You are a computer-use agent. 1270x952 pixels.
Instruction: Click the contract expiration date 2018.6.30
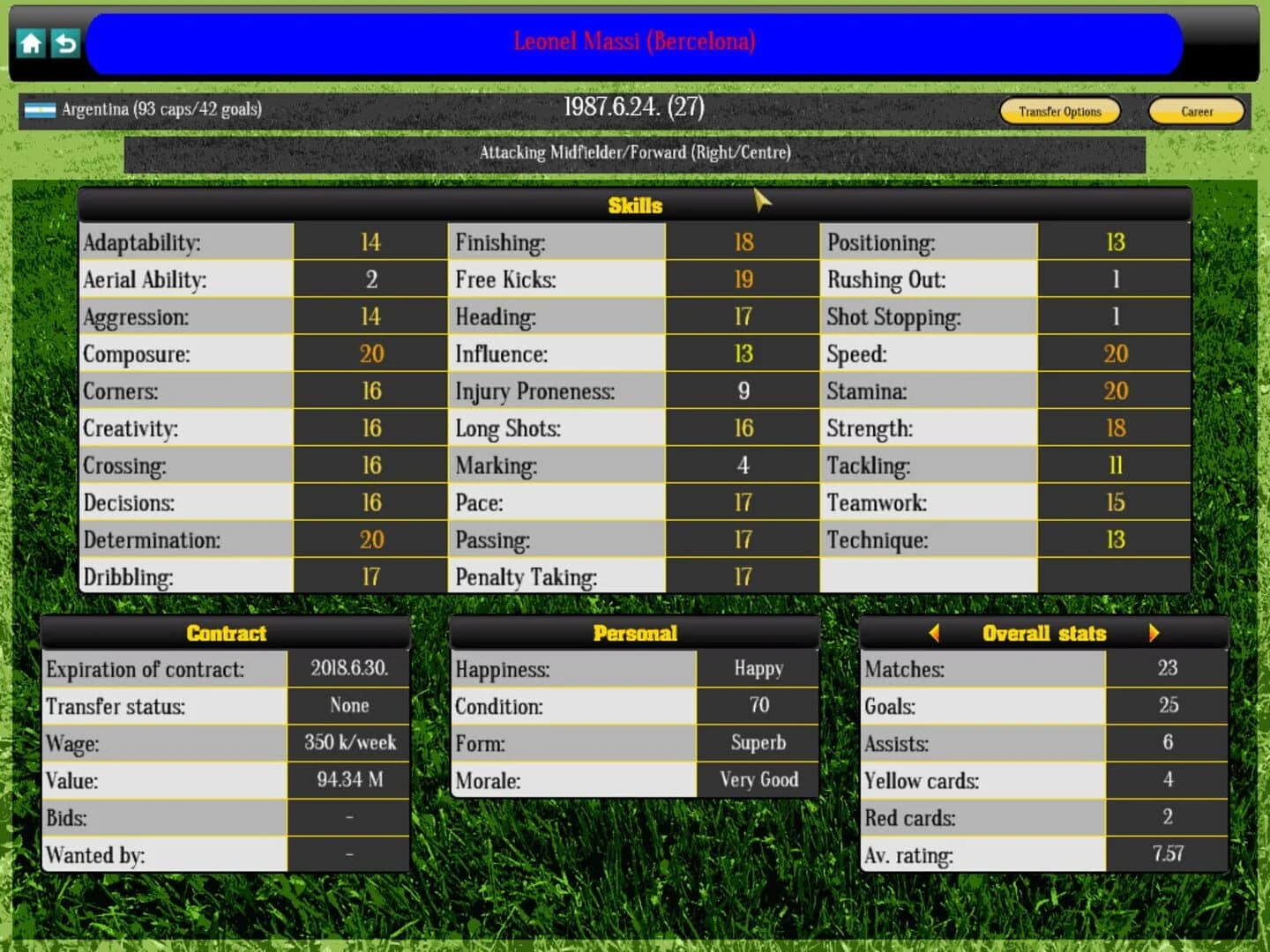click(348, 668)
